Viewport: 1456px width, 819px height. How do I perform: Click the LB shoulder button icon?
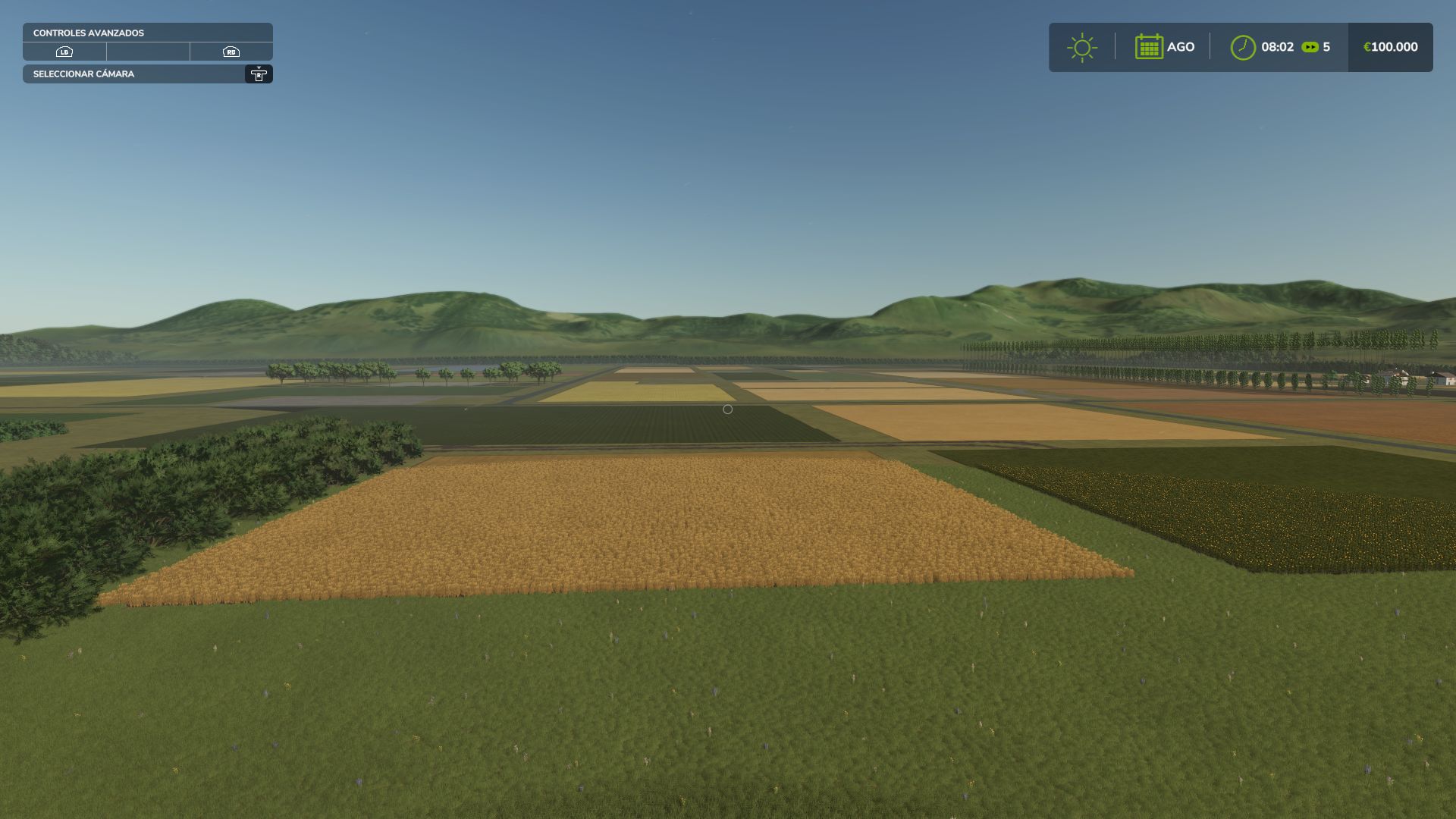click(64, 52)
